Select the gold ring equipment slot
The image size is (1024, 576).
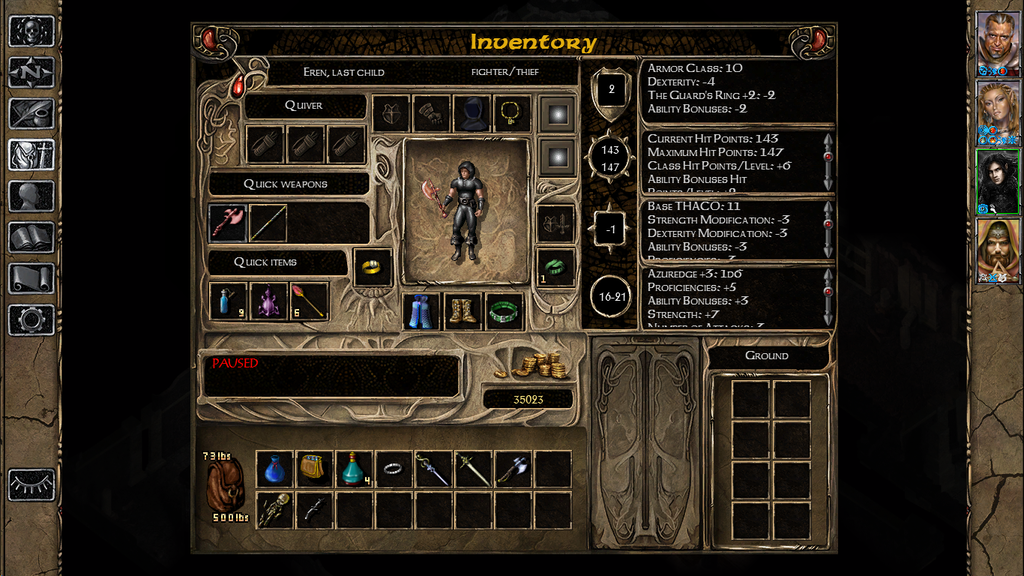tap(372, 267)
